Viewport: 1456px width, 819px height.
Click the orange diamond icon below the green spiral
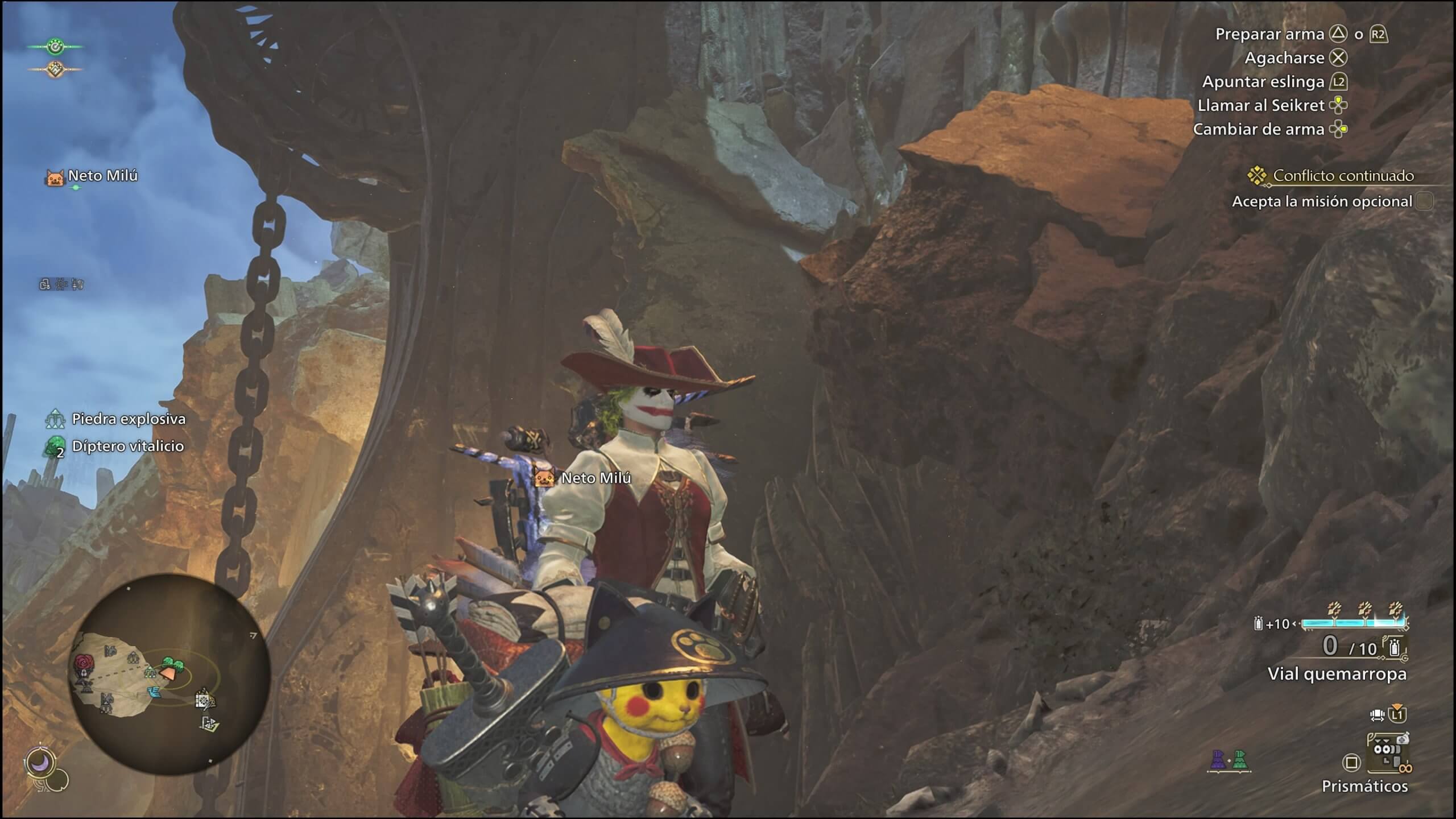tap(55, 69)
